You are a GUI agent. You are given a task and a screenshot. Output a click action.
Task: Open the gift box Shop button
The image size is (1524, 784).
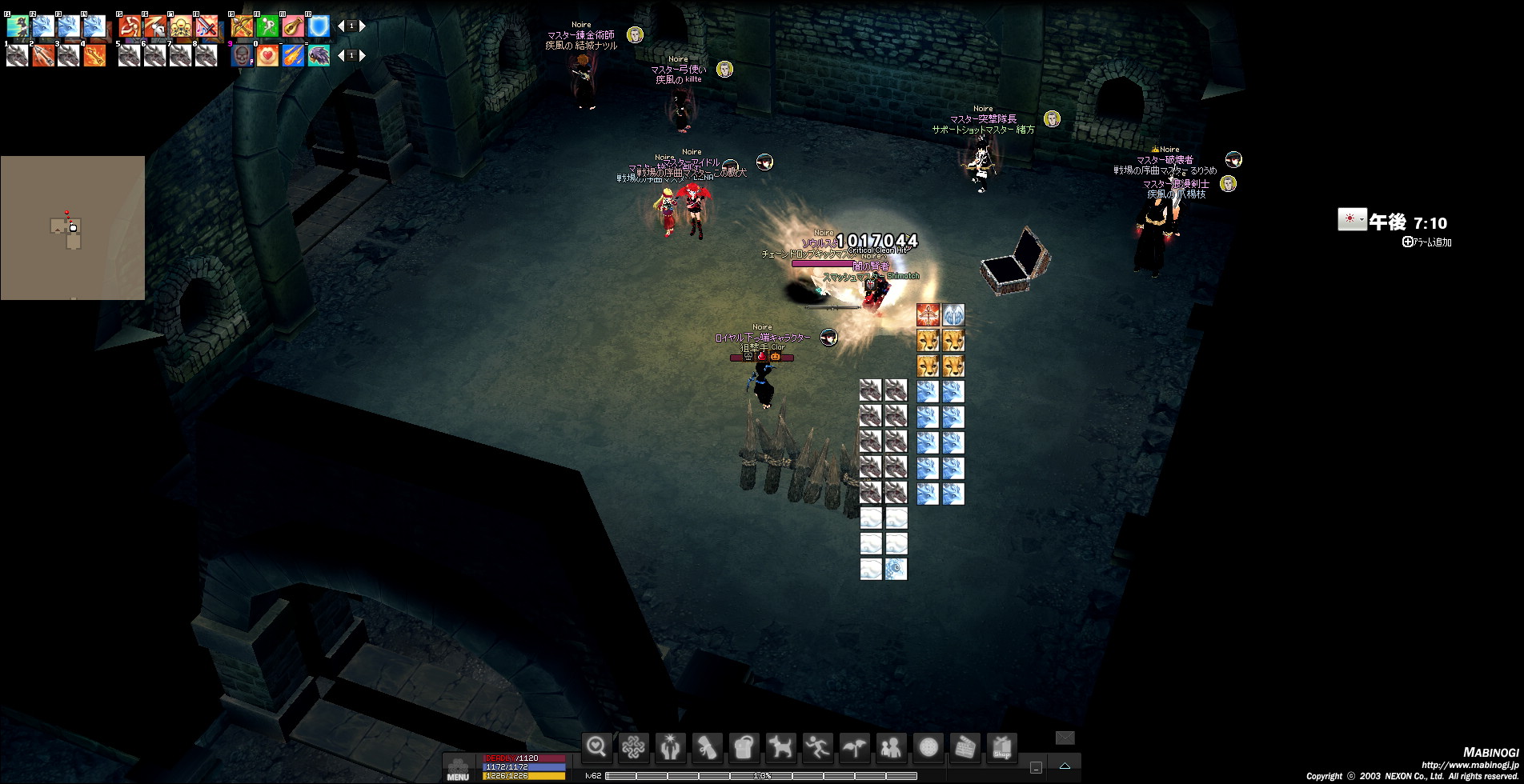(x=1001, y=747)
